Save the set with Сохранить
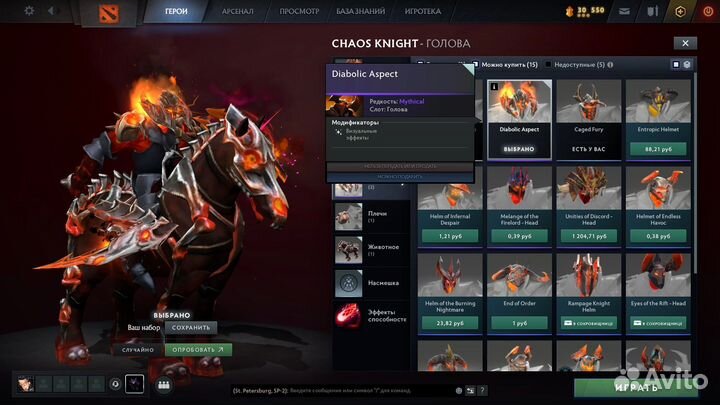This screenshot has height=405, width=720. pyautogui.click(x=190, y=328)
